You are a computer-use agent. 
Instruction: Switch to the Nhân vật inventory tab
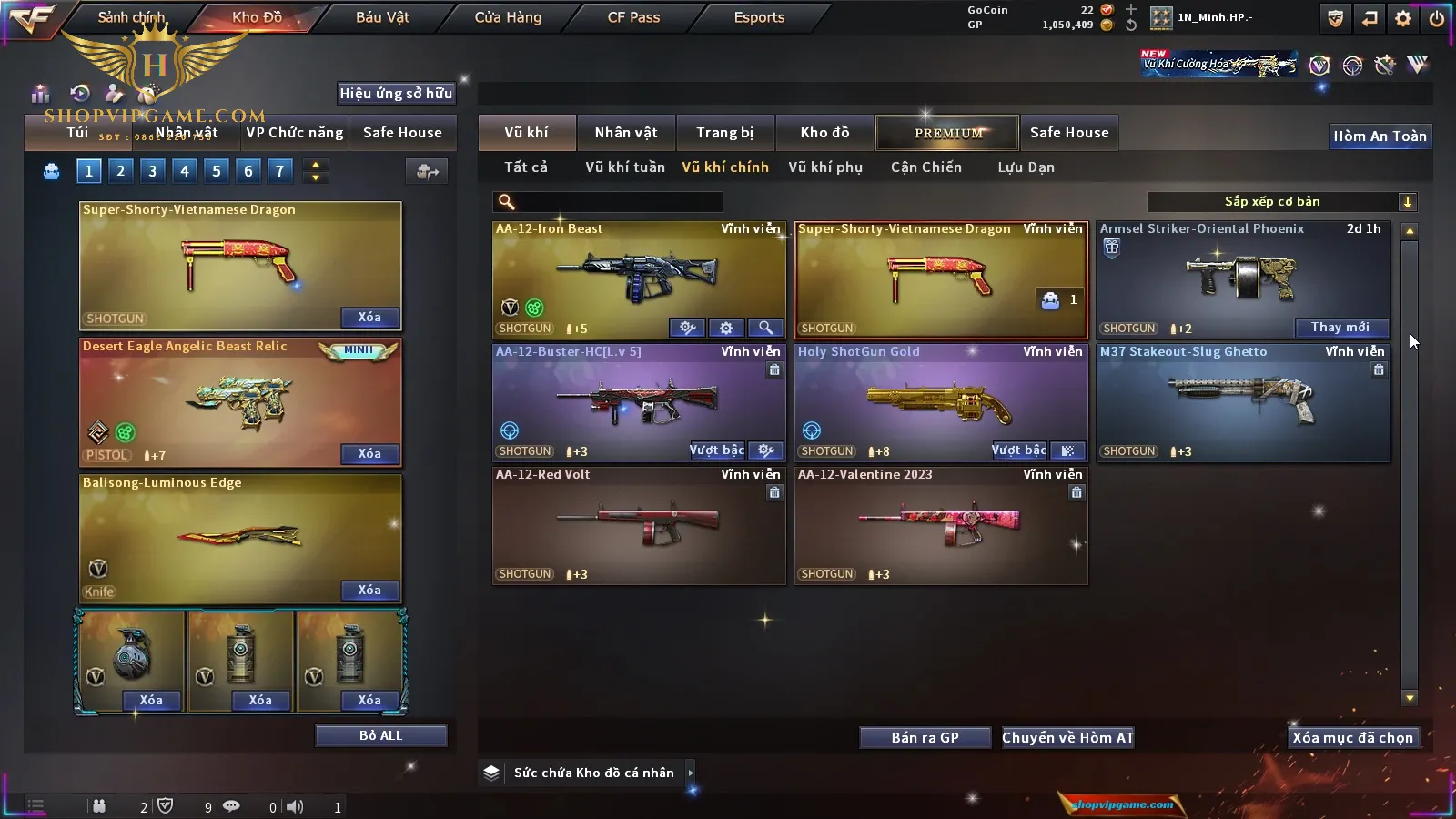(x=626, y=133)
